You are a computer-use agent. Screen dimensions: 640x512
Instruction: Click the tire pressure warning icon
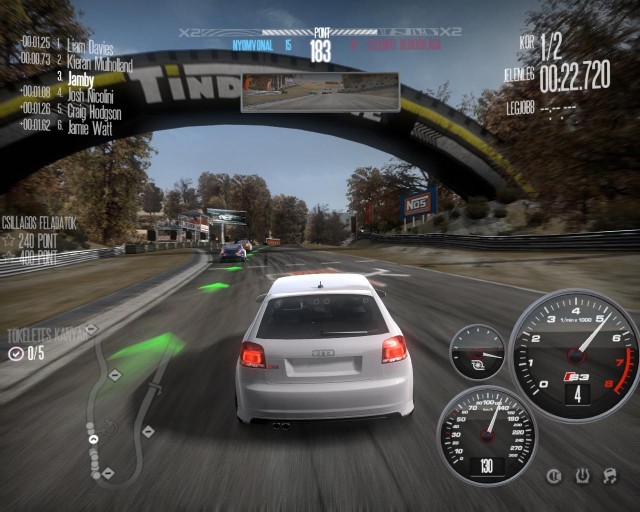[x=582, y=476]
